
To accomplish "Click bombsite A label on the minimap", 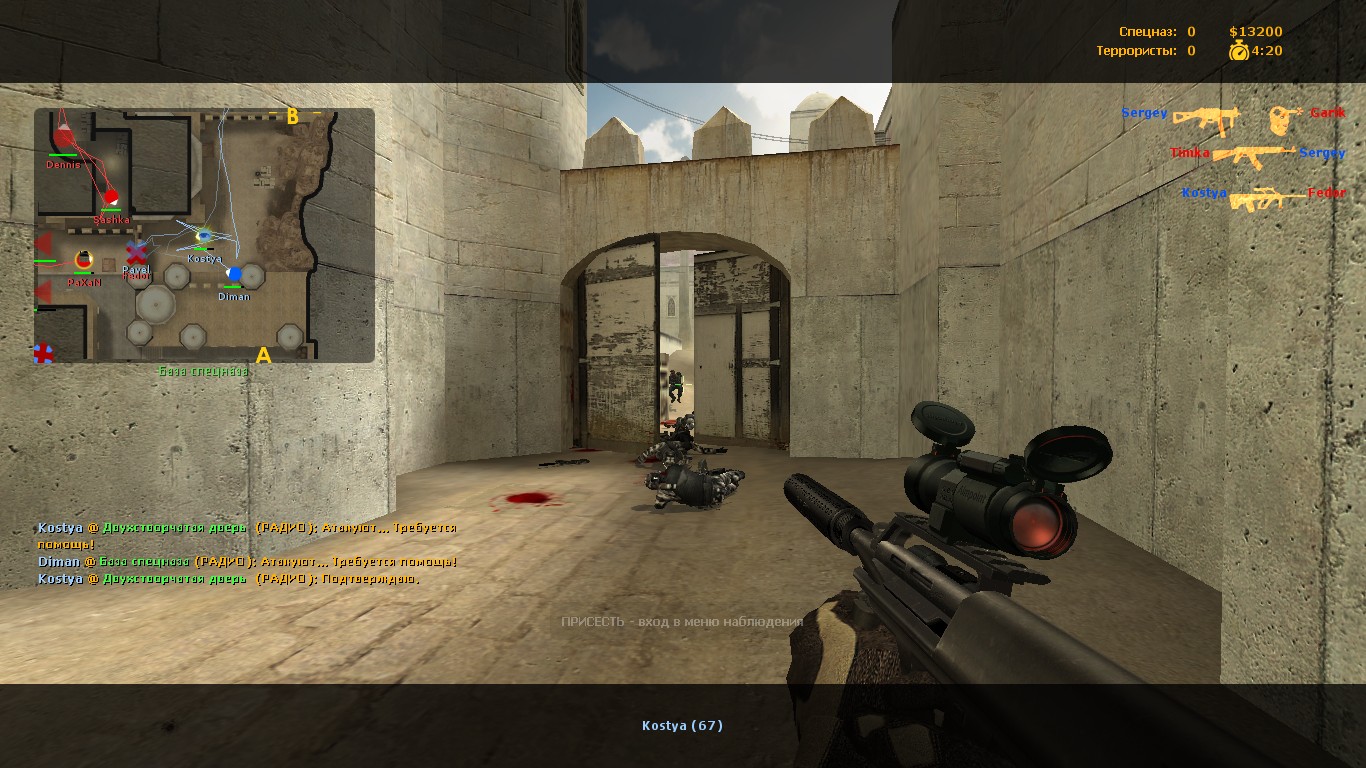I will (264, 355).
